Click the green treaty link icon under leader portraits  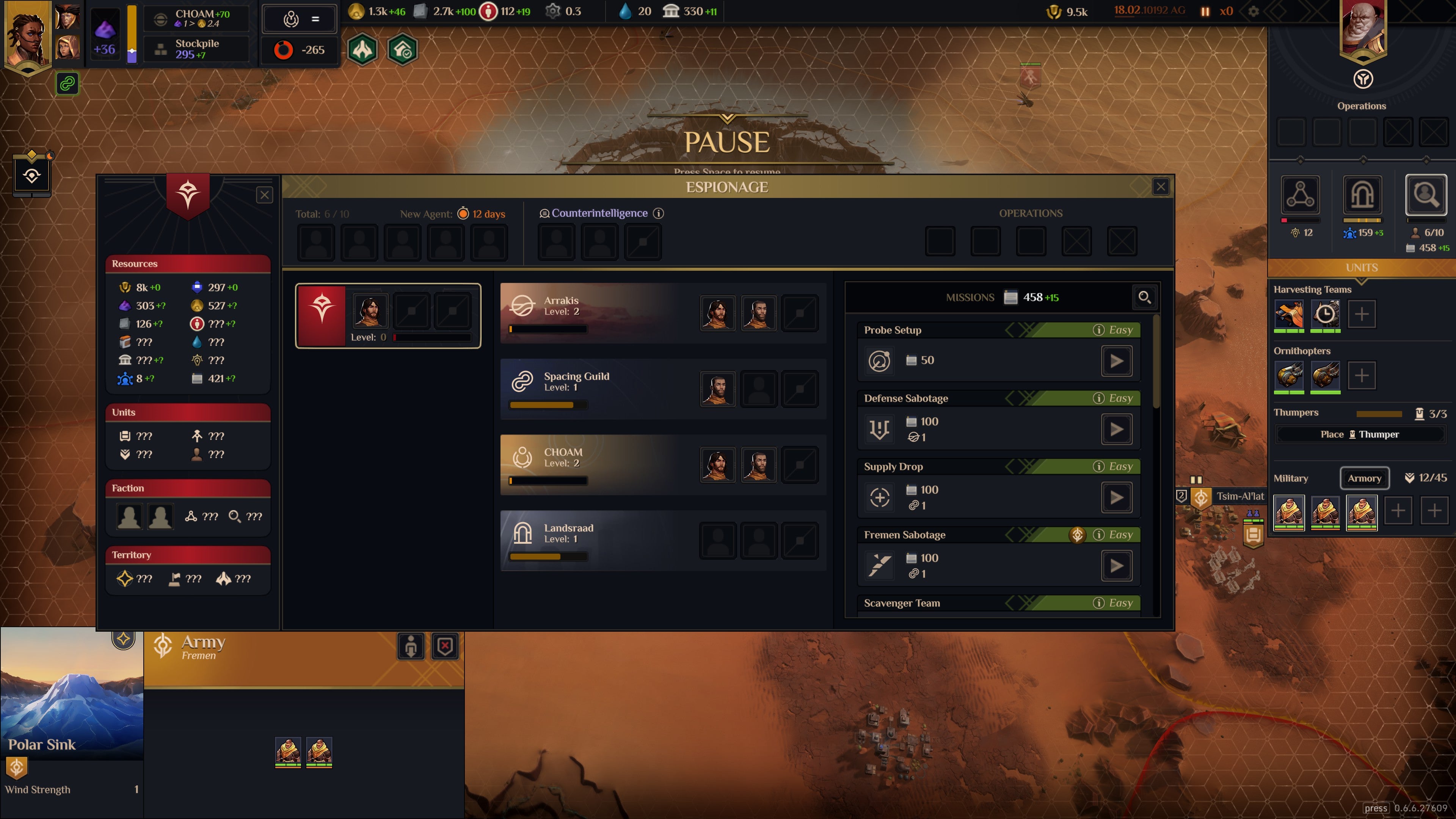[67, 84]
